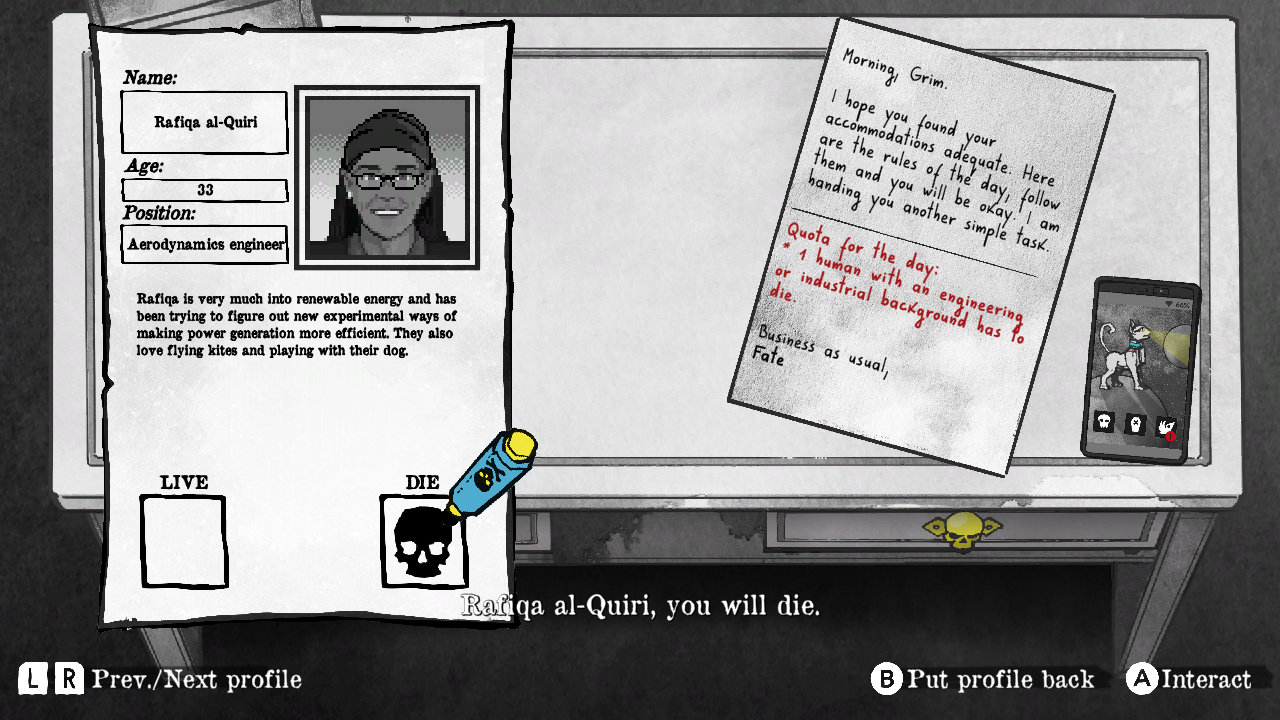
Task: Tap the wifi icon on the phone status bar
Action: tap(1170, 302)
